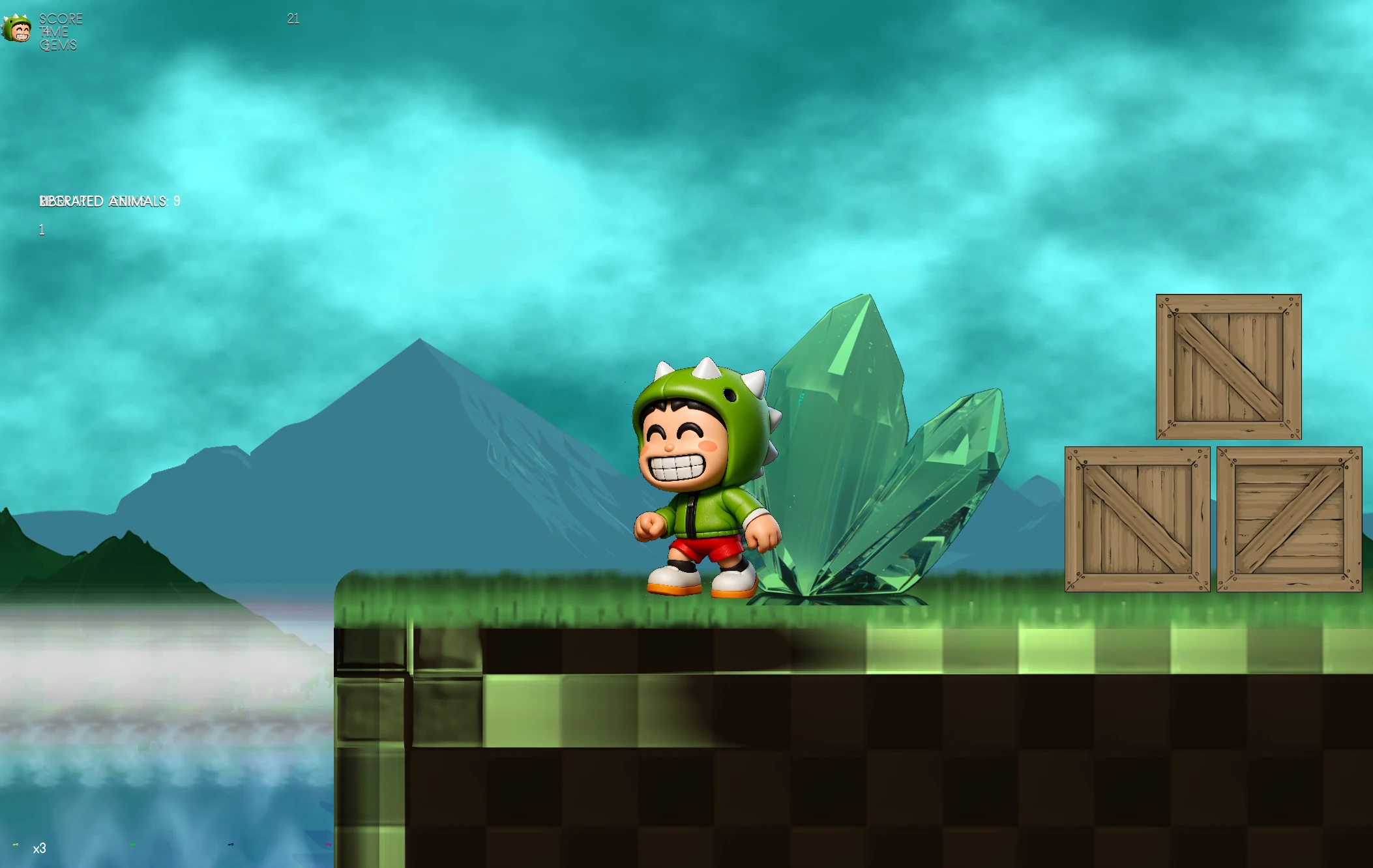Click the dino-hood character portrait icon
The image size is (1373, 868).
16,29
